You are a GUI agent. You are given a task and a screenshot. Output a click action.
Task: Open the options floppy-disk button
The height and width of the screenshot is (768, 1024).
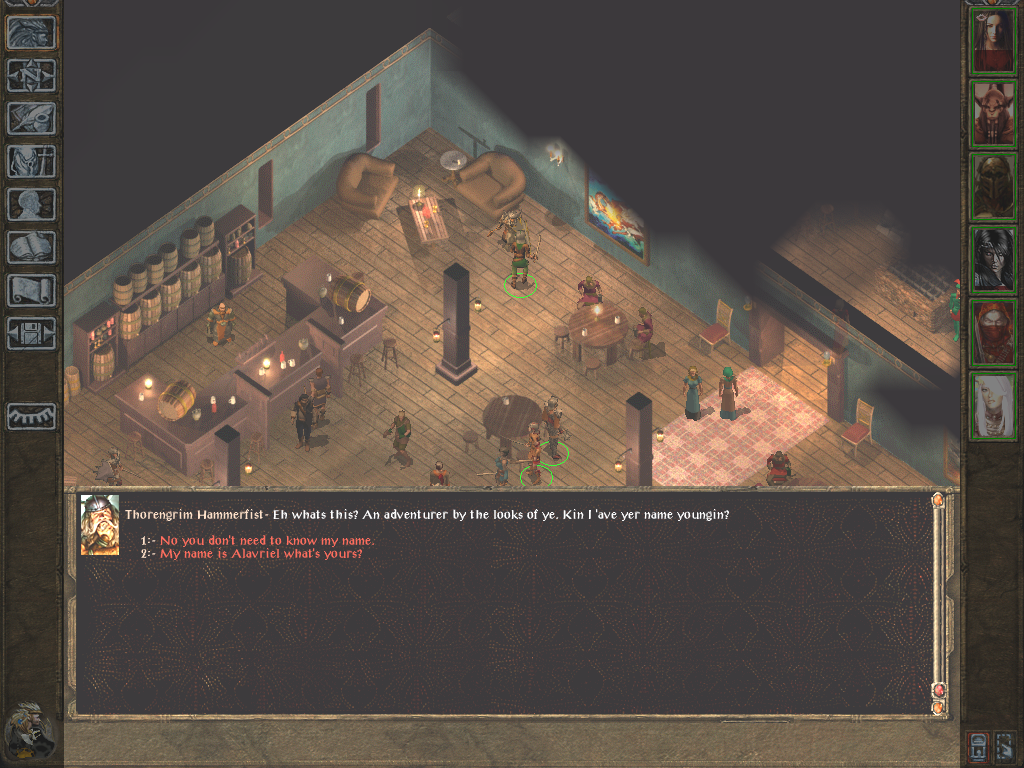[x=31, y=333]
